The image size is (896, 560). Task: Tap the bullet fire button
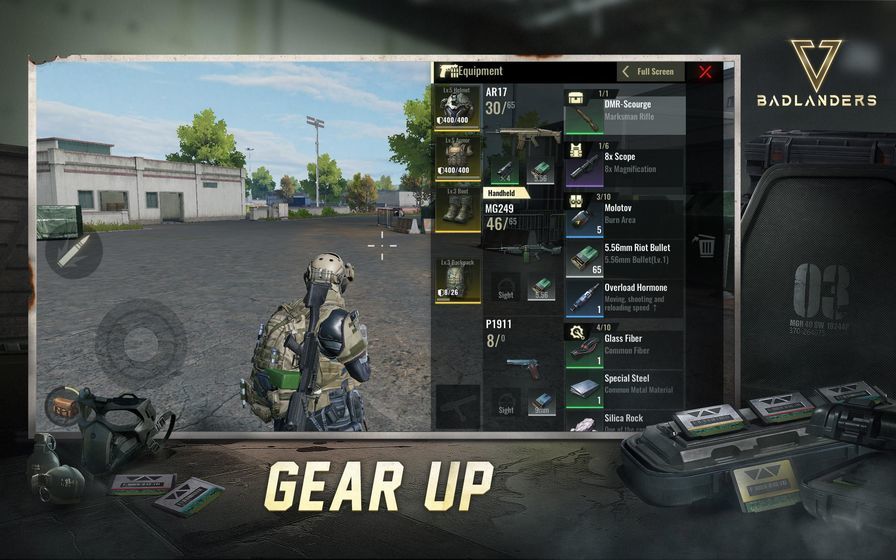point(73,251)
